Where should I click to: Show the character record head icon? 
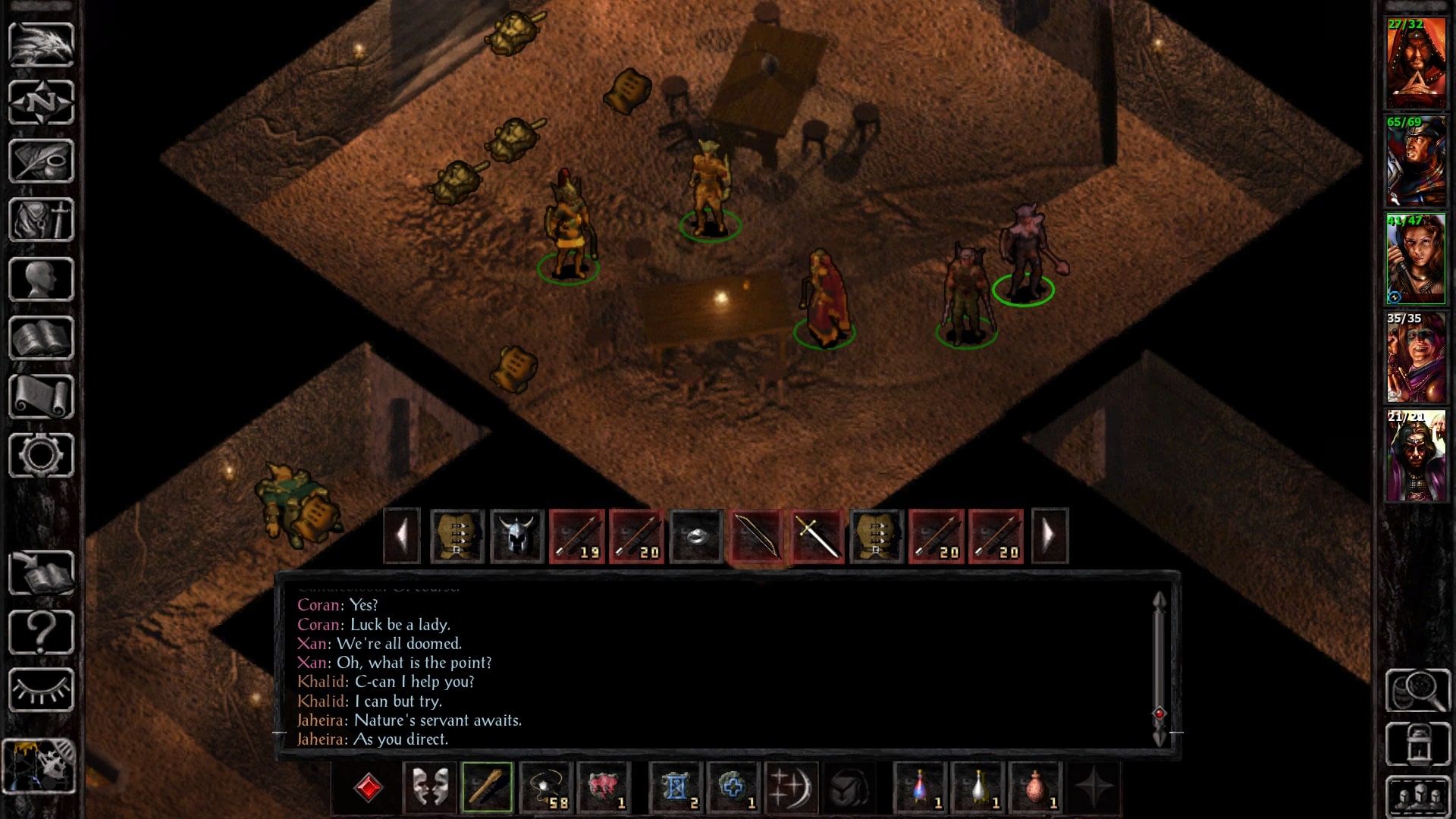[x=41, y=279]
